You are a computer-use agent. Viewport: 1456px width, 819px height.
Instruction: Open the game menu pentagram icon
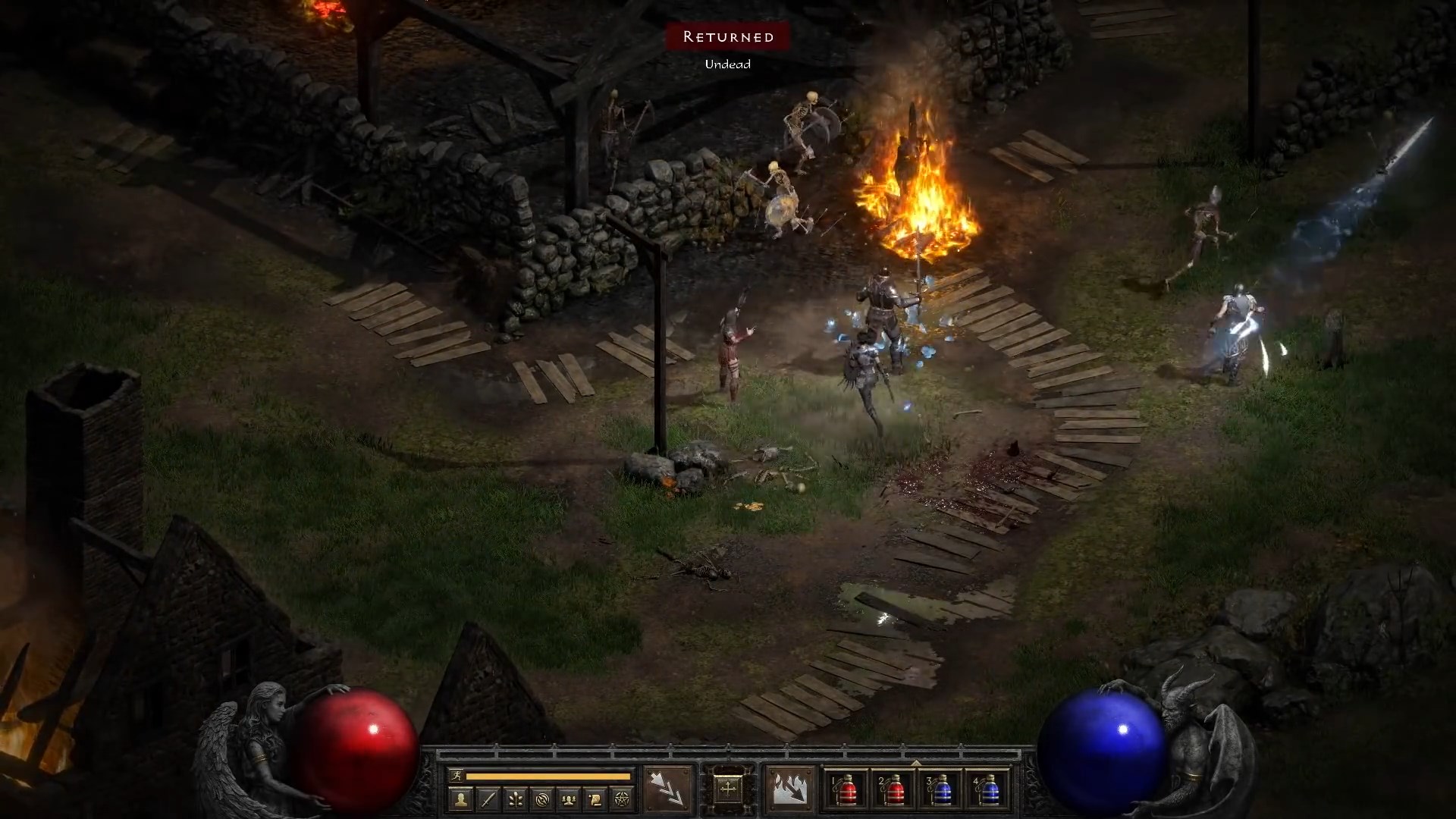pos(623,800)
